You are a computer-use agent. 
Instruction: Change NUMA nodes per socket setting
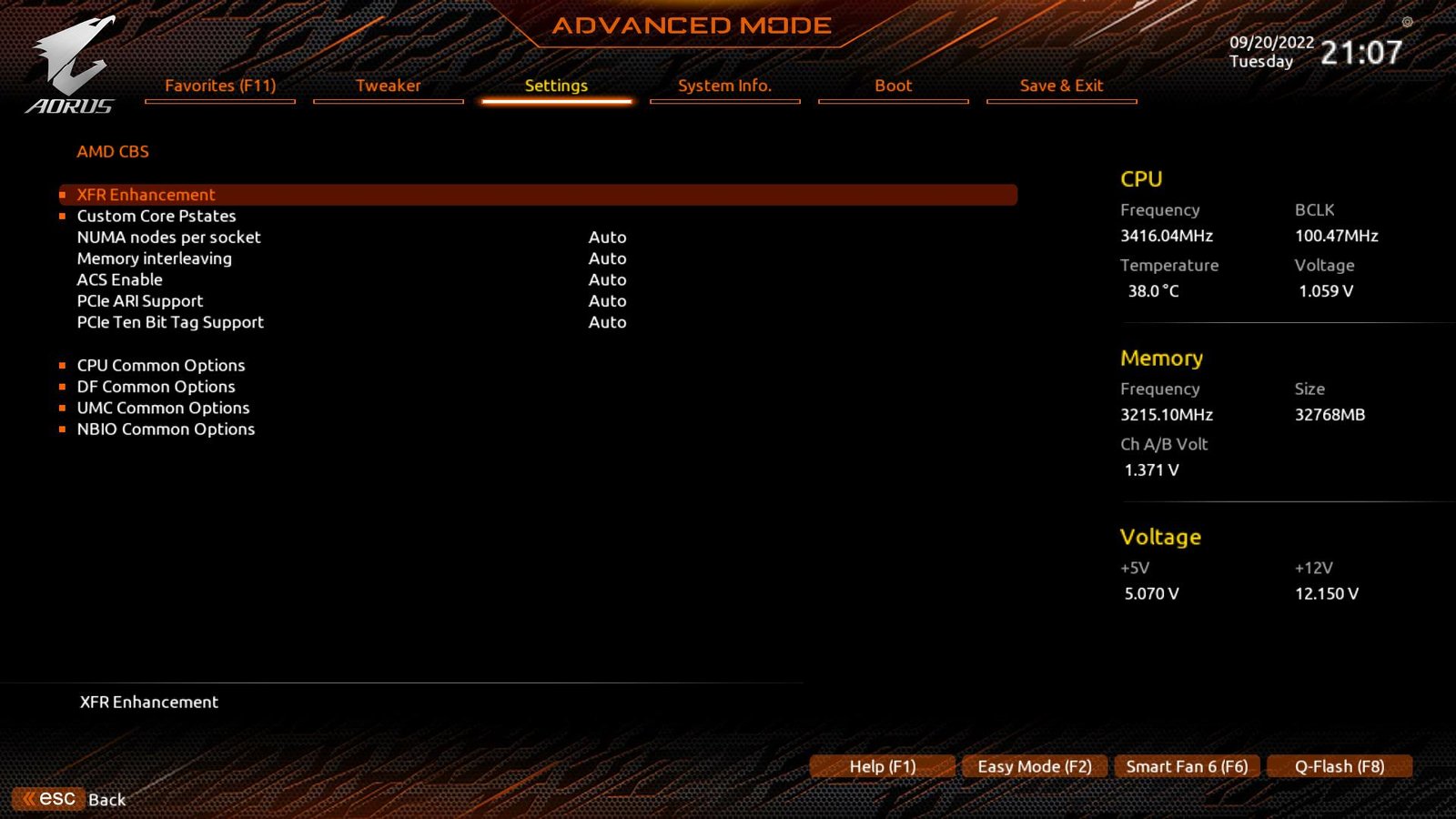click(607, 237)
